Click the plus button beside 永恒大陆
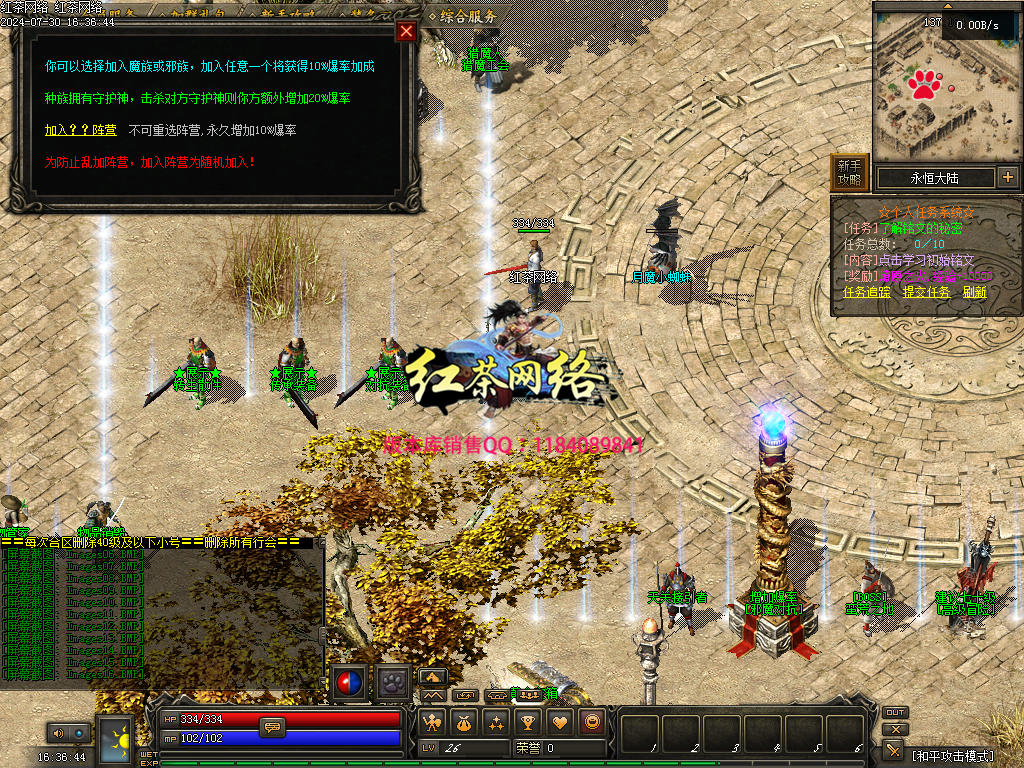Viewport: 1024px width, 768px height. tap(1007, 178)
